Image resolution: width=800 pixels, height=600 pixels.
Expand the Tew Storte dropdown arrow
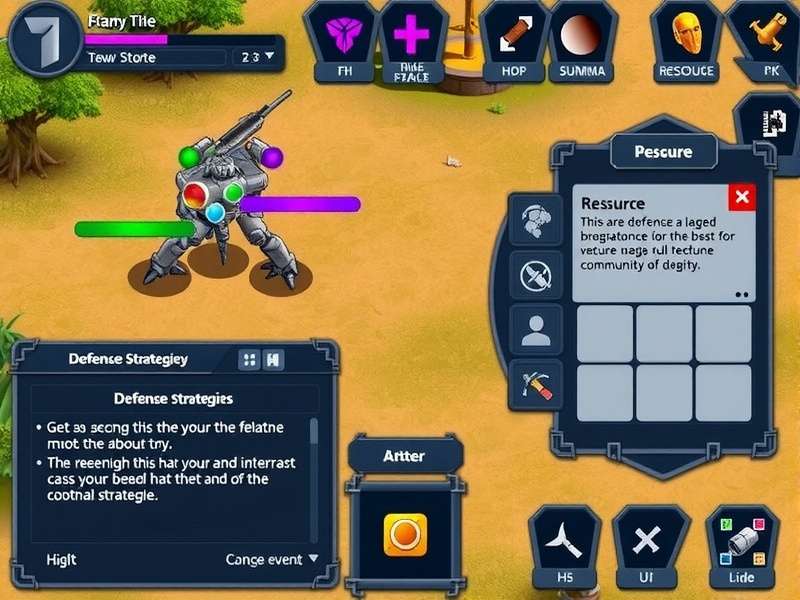pos(270,58)
